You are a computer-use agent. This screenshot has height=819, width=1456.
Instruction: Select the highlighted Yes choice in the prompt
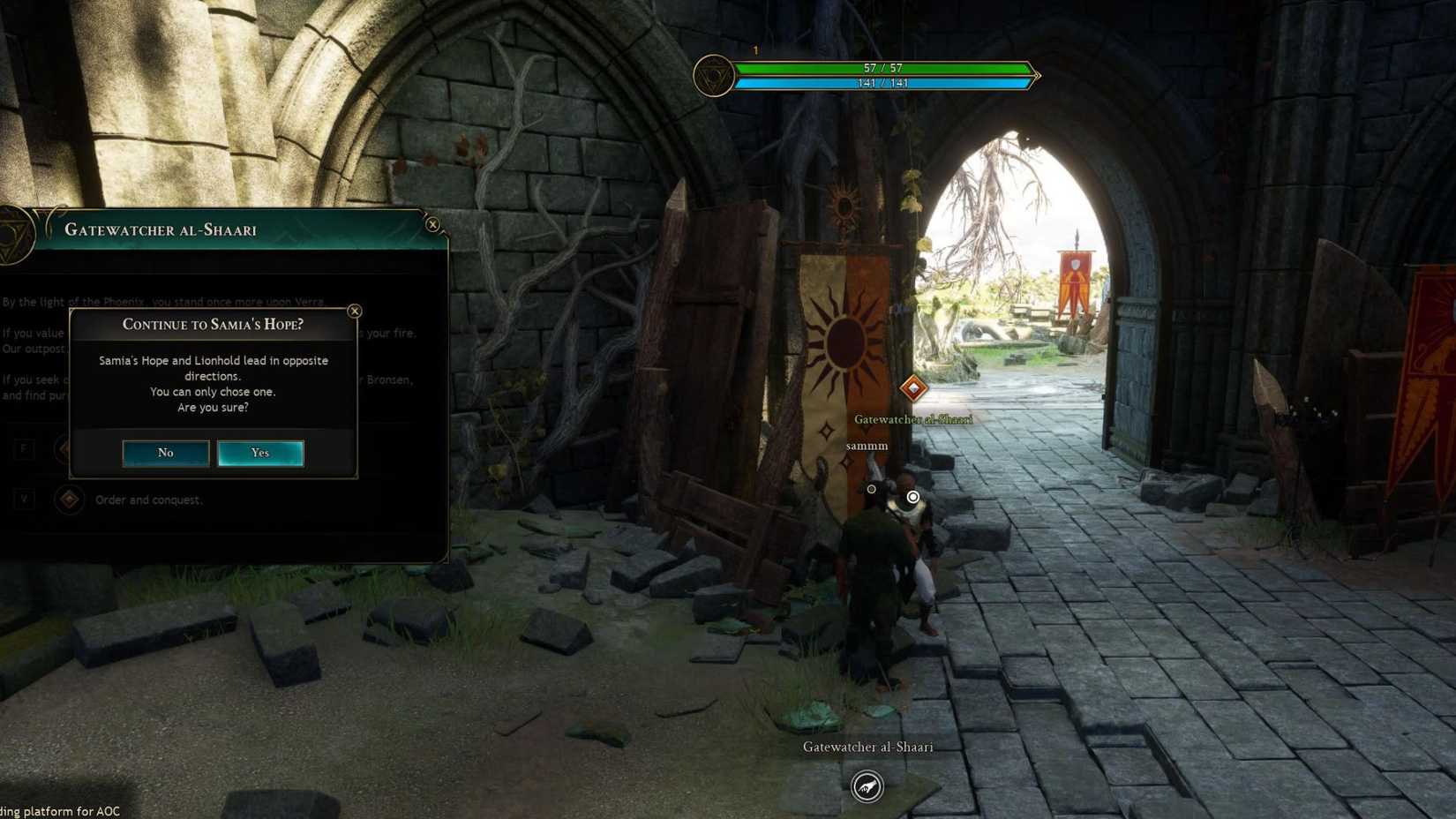[260, 453]
